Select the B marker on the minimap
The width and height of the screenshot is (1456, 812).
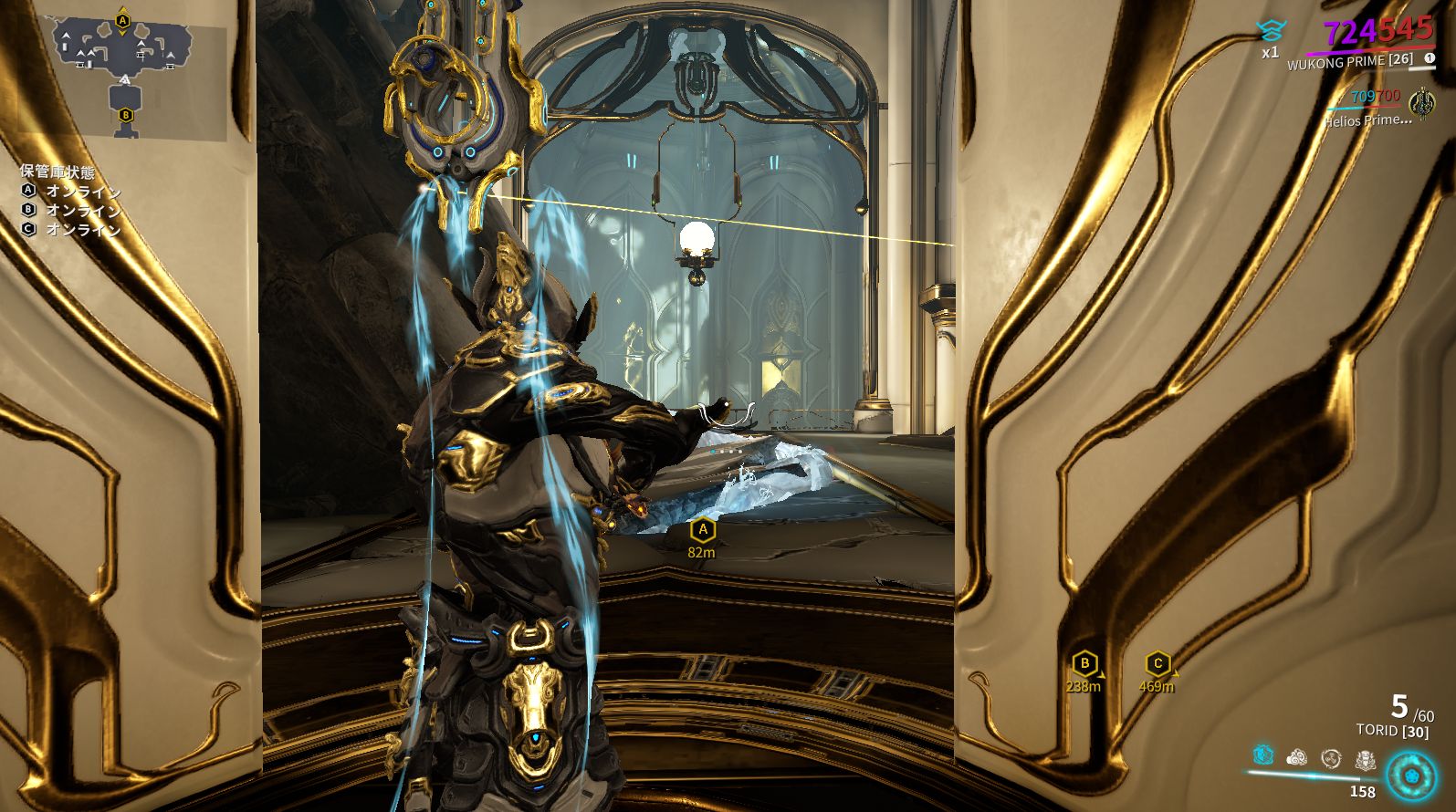[125, 115]
